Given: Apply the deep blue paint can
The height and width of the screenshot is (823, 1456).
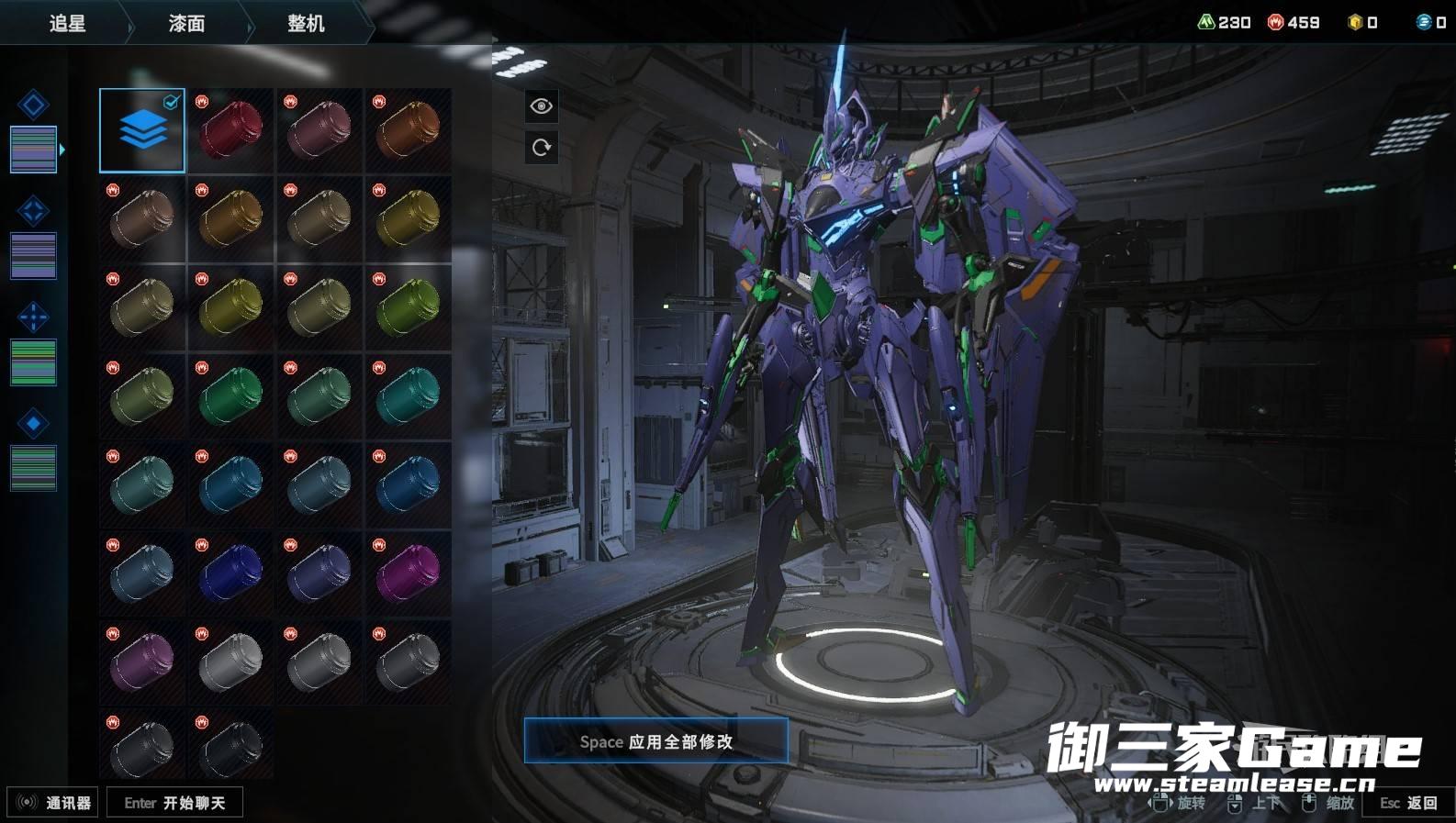Looking at the screenshot, I should pos(230,573).
